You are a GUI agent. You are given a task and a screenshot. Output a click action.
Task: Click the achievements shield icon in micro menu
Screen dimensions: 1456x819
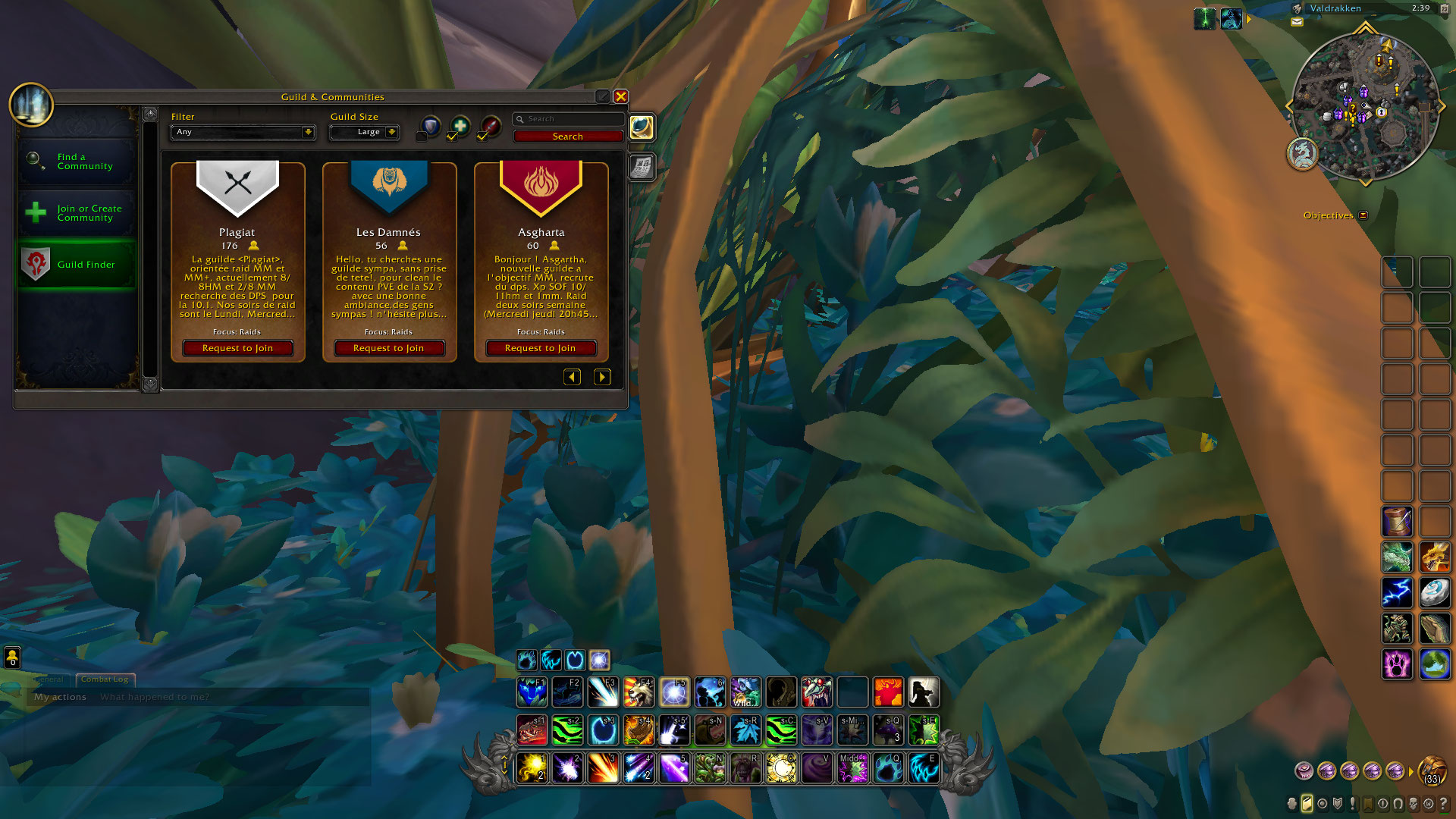(x=1338, y=802)
